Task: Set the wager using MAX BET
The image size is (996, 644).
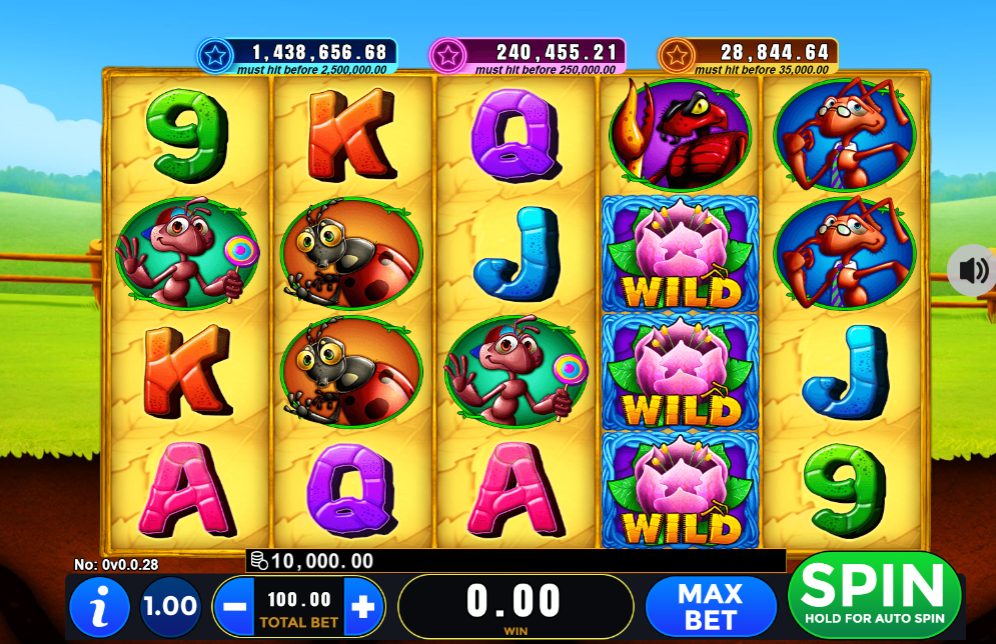Action: click(710, 606)
